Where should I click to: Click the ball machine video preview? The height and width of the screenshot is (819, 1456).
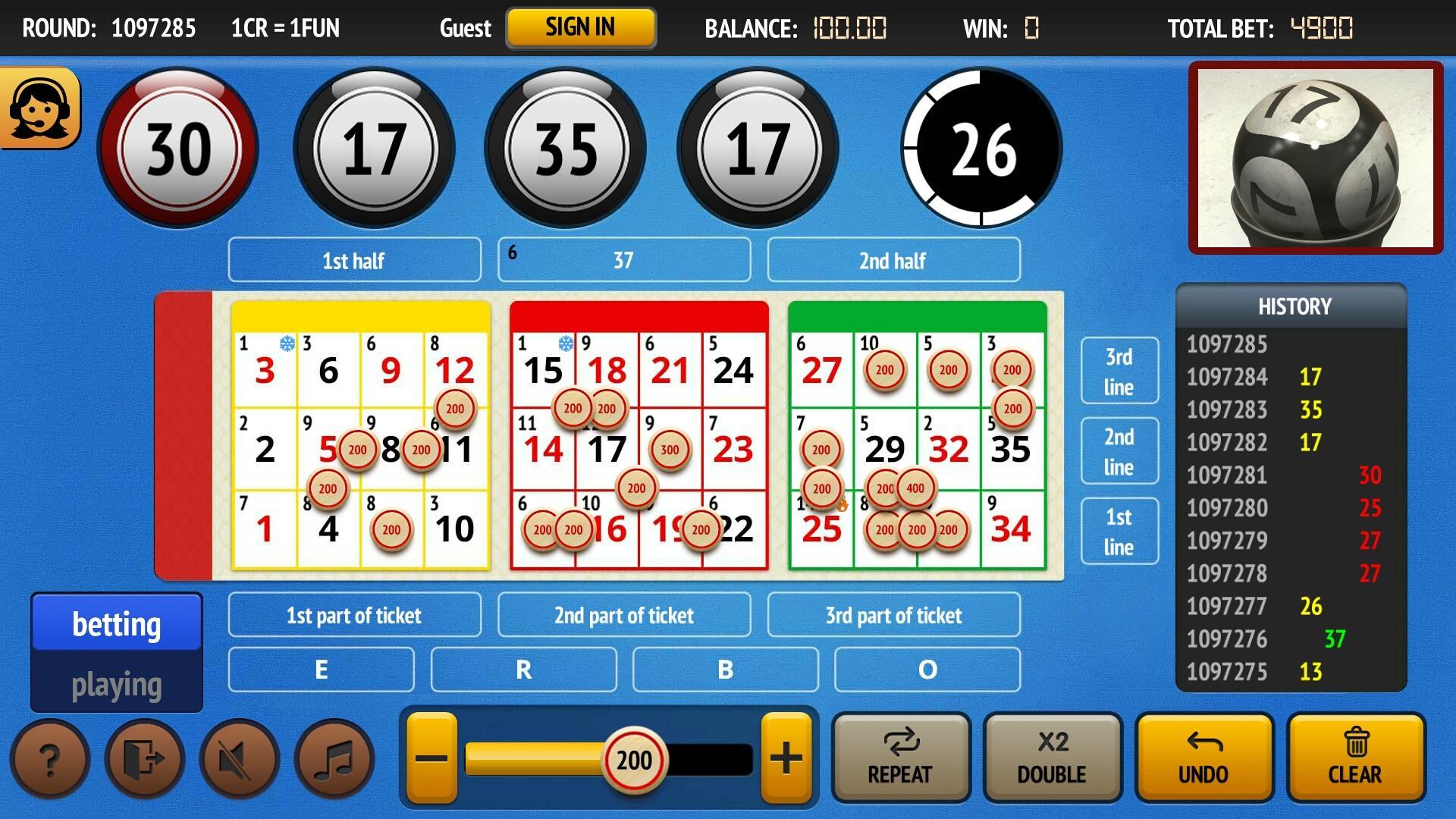point(1319,157)
